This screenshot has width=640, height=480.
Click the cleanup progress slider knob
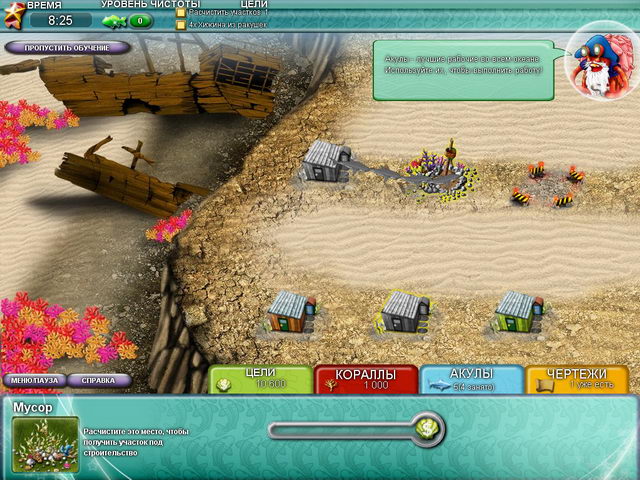[427, 429]
